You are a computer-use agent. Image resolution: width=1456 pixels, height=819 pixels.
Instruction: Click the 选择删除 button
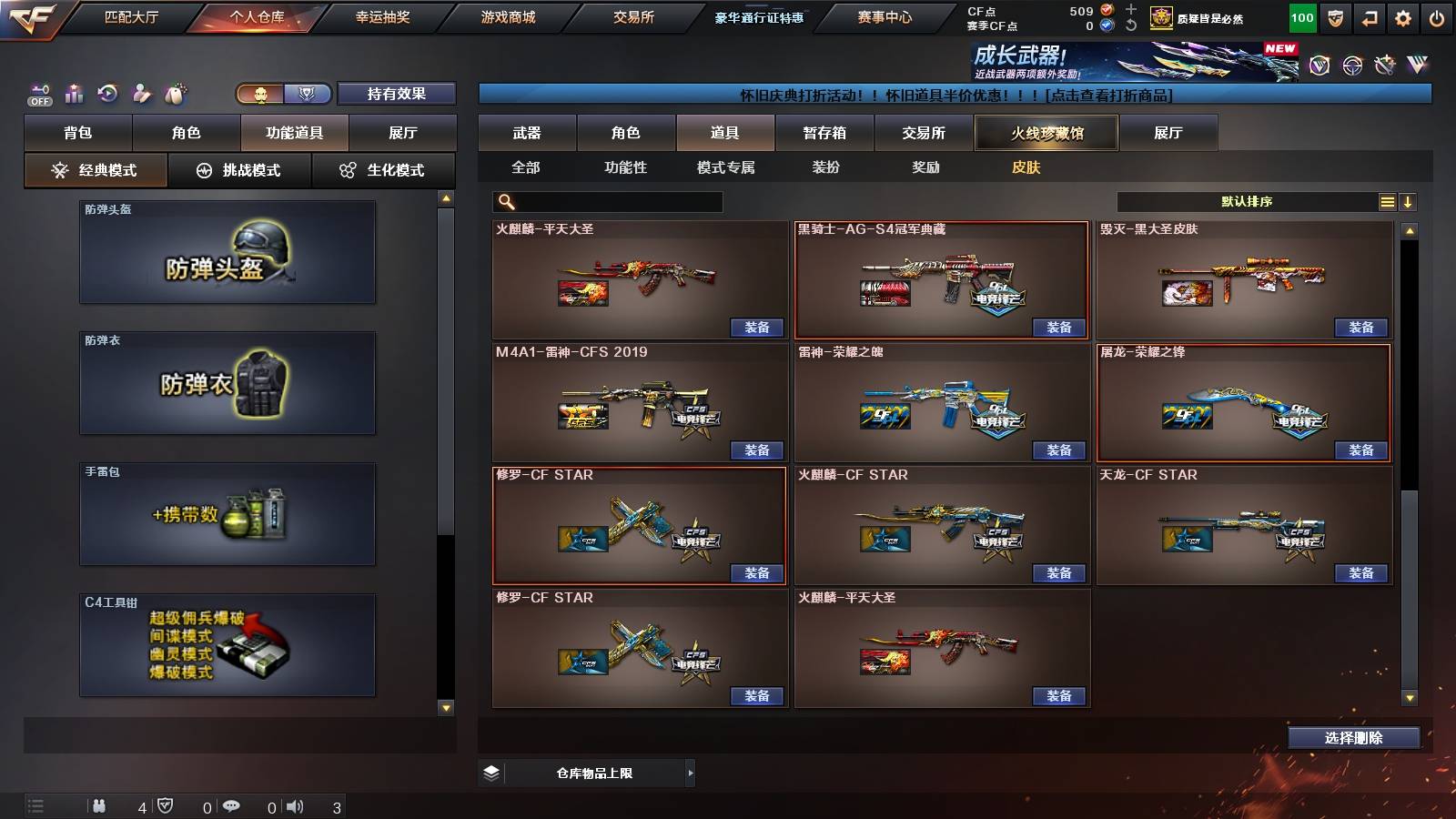pos(1352,737)
